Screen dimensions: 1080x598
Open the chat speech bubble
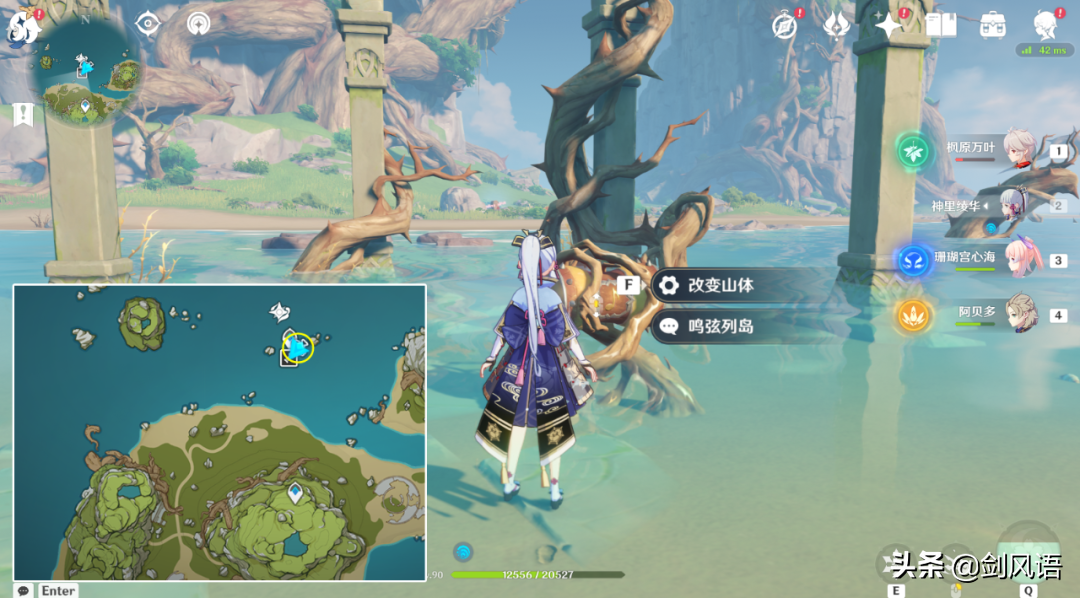coord(23,590)
